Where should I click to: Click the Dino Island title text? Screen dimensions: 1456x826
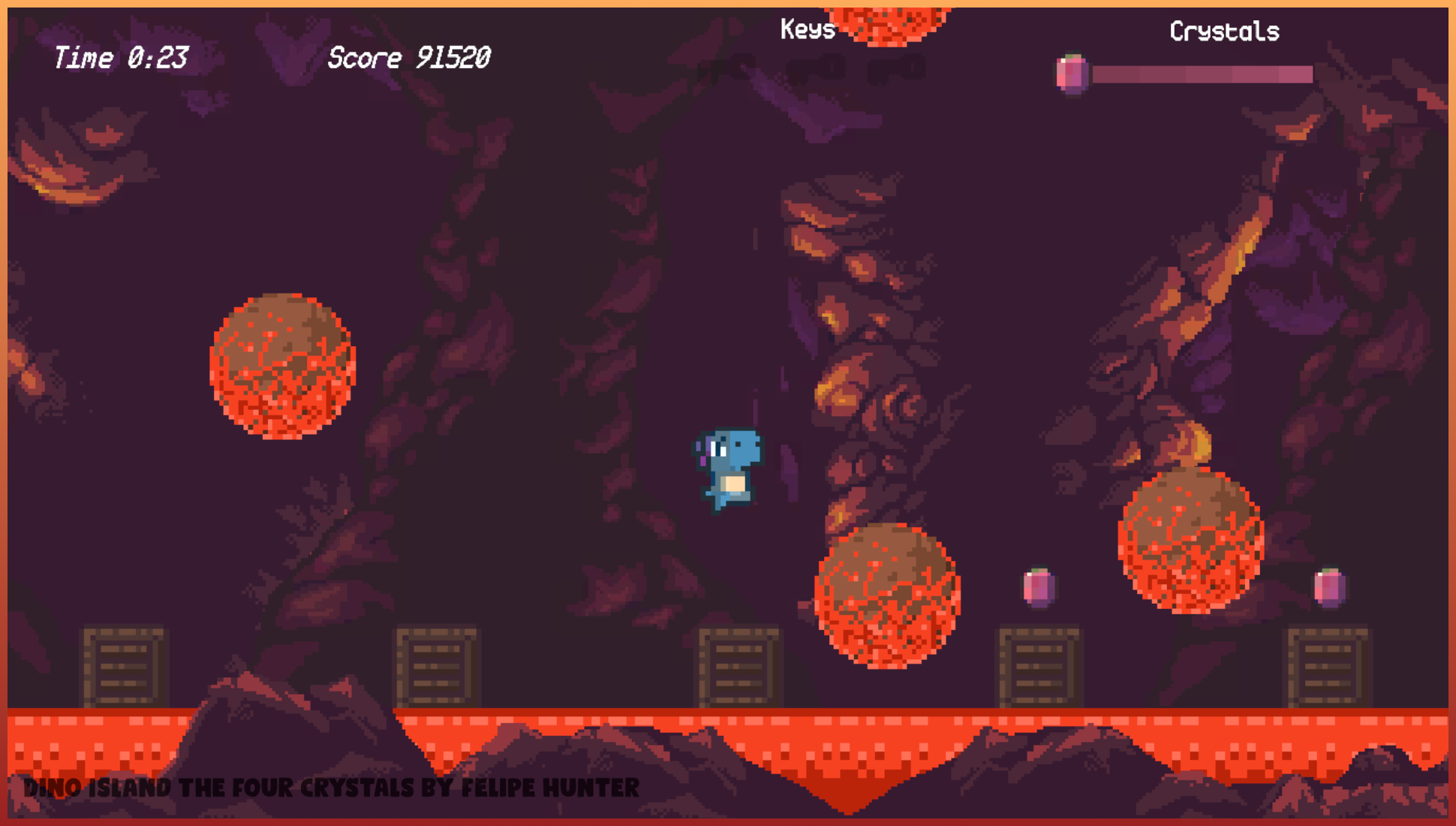(x=330, y=788)
